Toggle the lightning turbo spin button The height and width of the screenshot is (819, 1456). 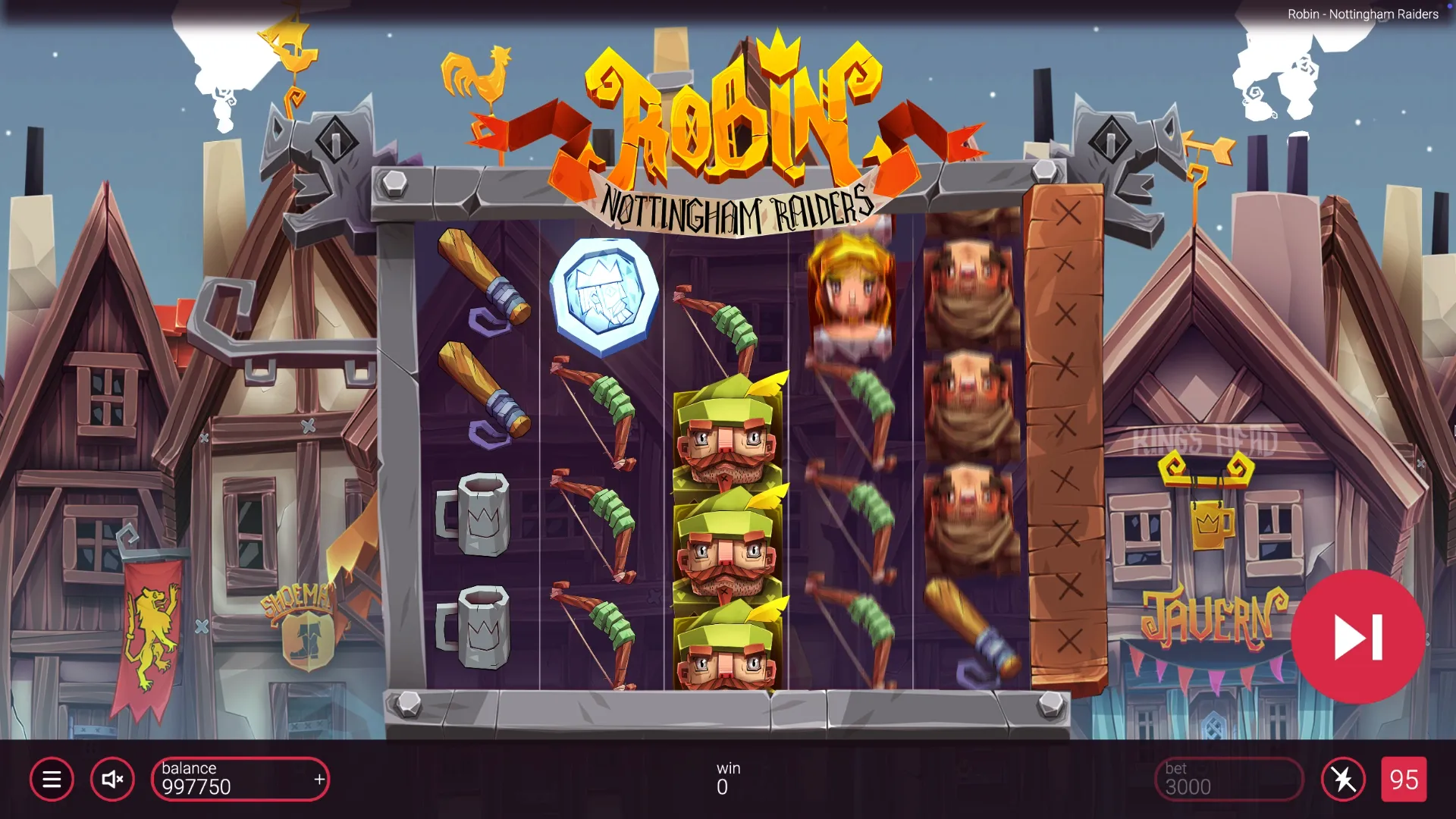click(x=1343, y=779)
